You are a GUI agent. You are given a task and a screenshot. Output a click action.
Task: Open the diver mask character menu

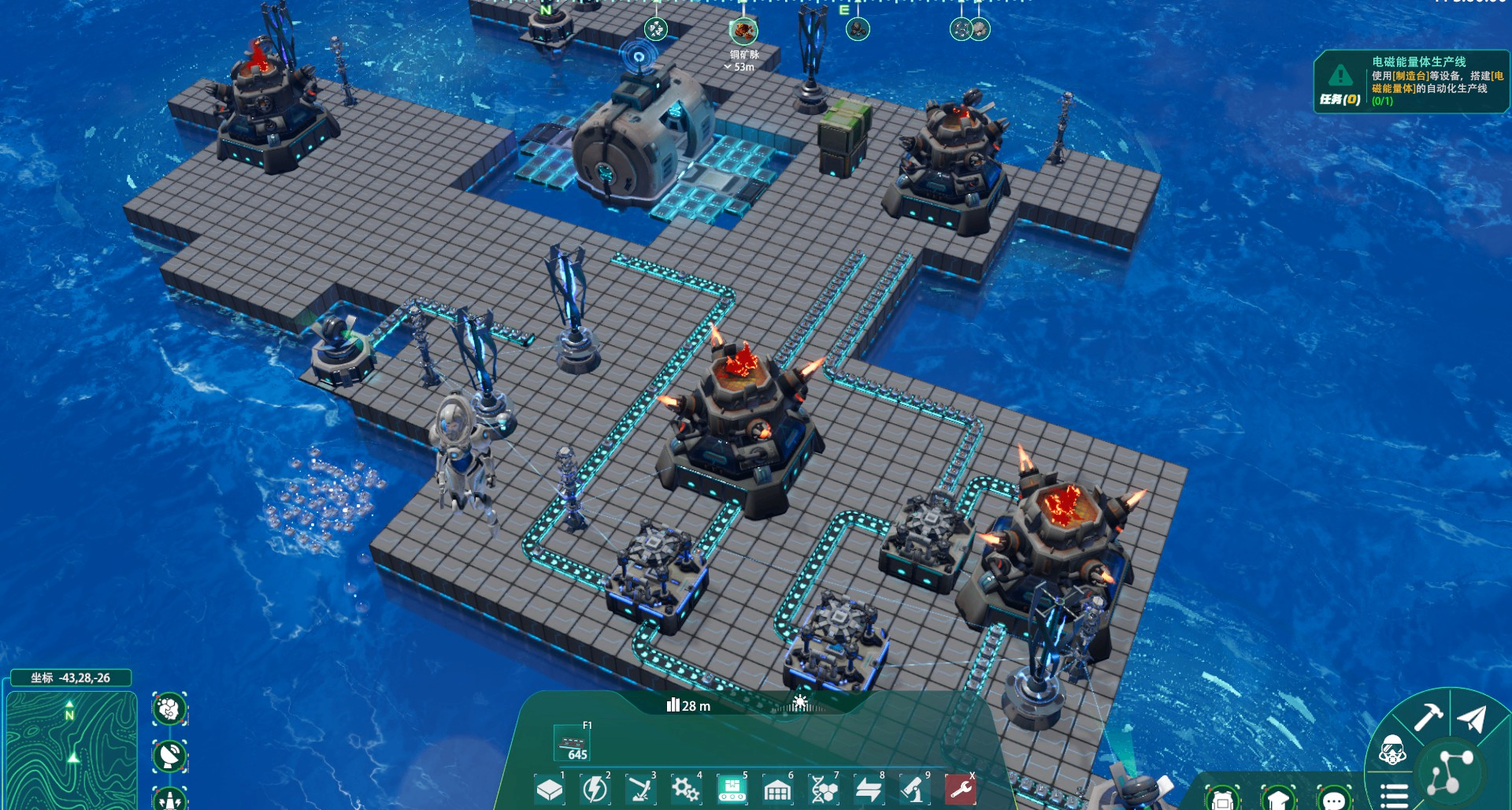tap(1392, 751)
